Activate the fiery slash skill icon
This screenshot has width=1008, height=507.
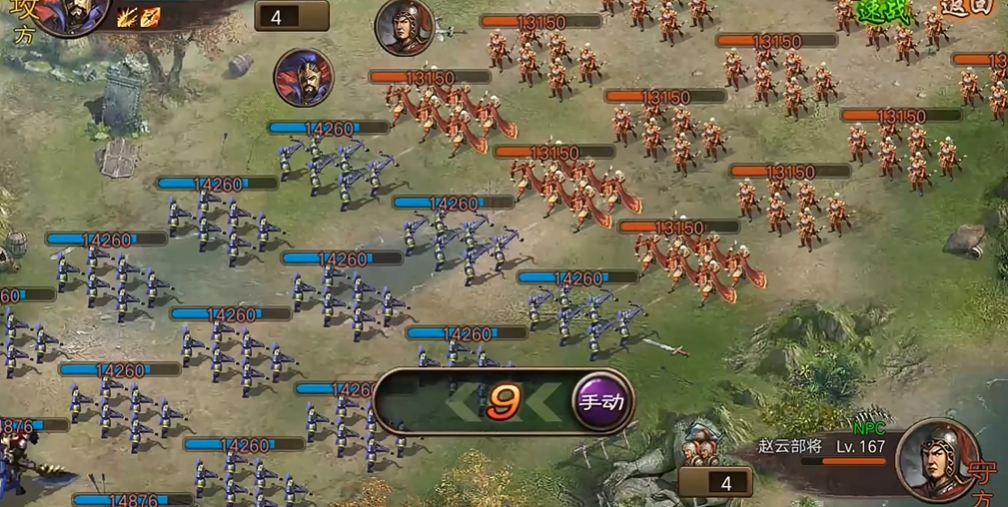(150, 16)
